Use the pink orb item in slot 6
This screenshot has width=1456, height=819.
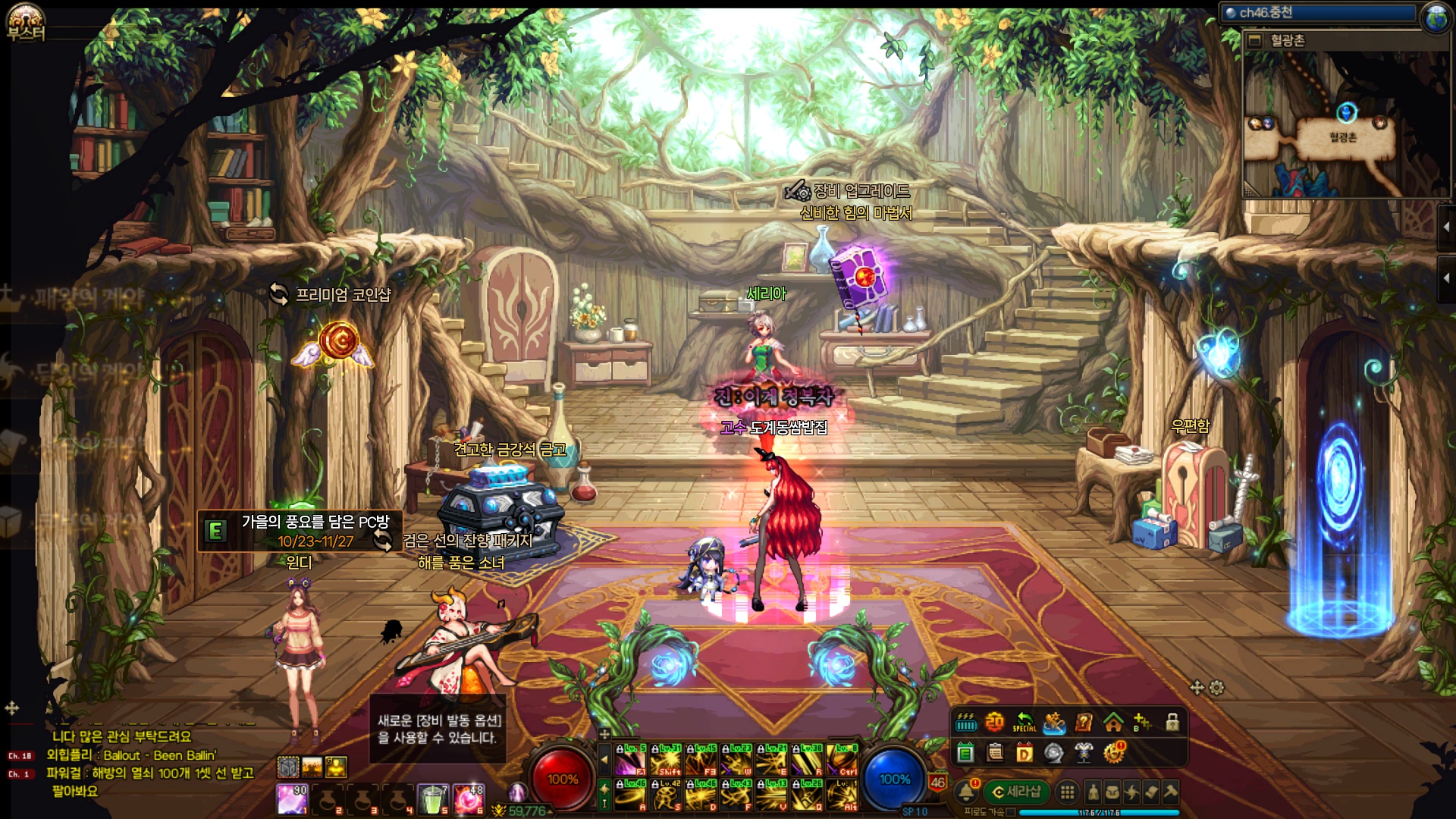tap(468, 799)
